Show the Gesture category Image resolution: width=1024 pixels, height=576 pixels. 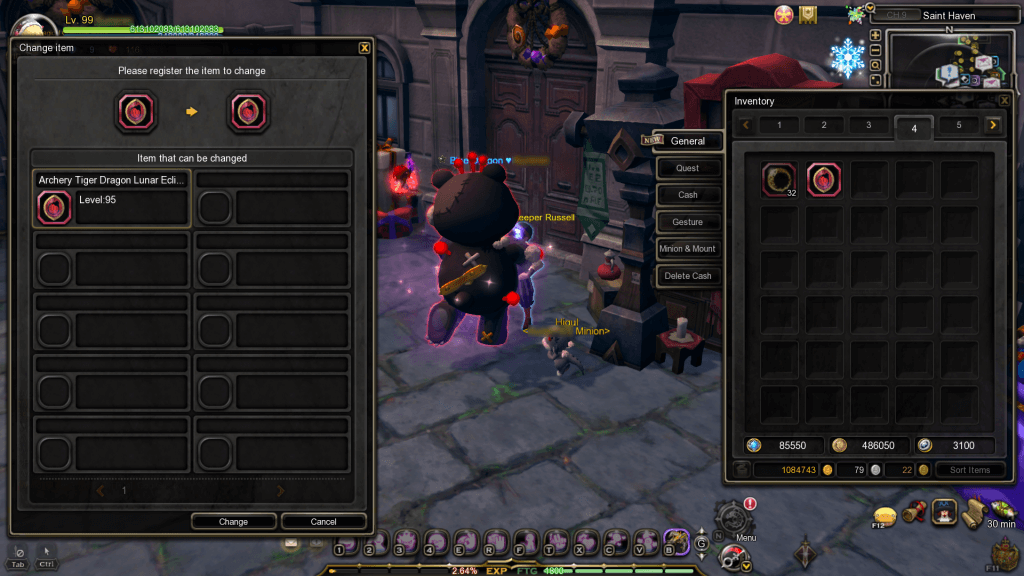coord(687,222)
